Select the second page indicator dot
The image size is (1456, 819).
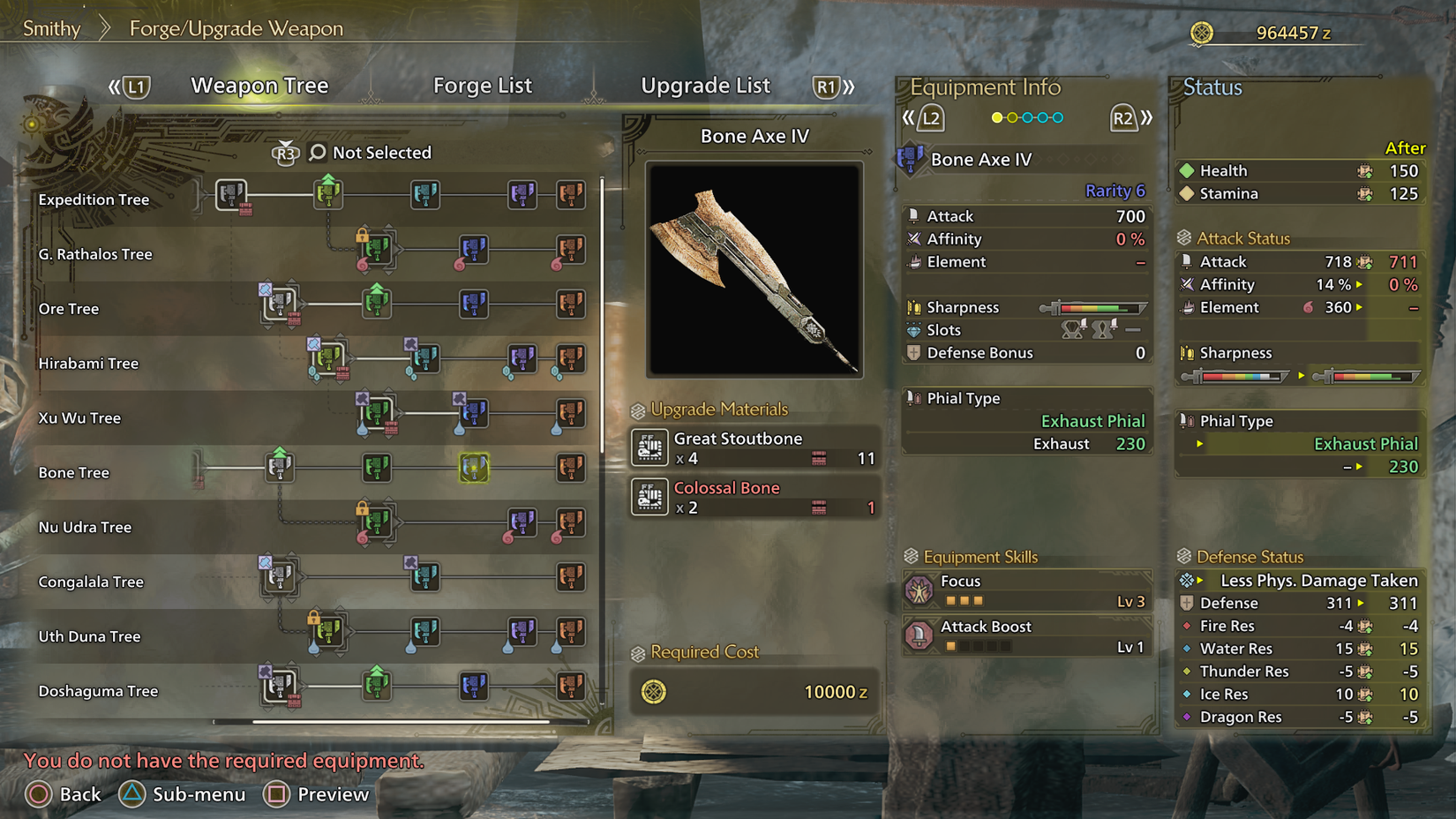click(x=1014, y=116)
